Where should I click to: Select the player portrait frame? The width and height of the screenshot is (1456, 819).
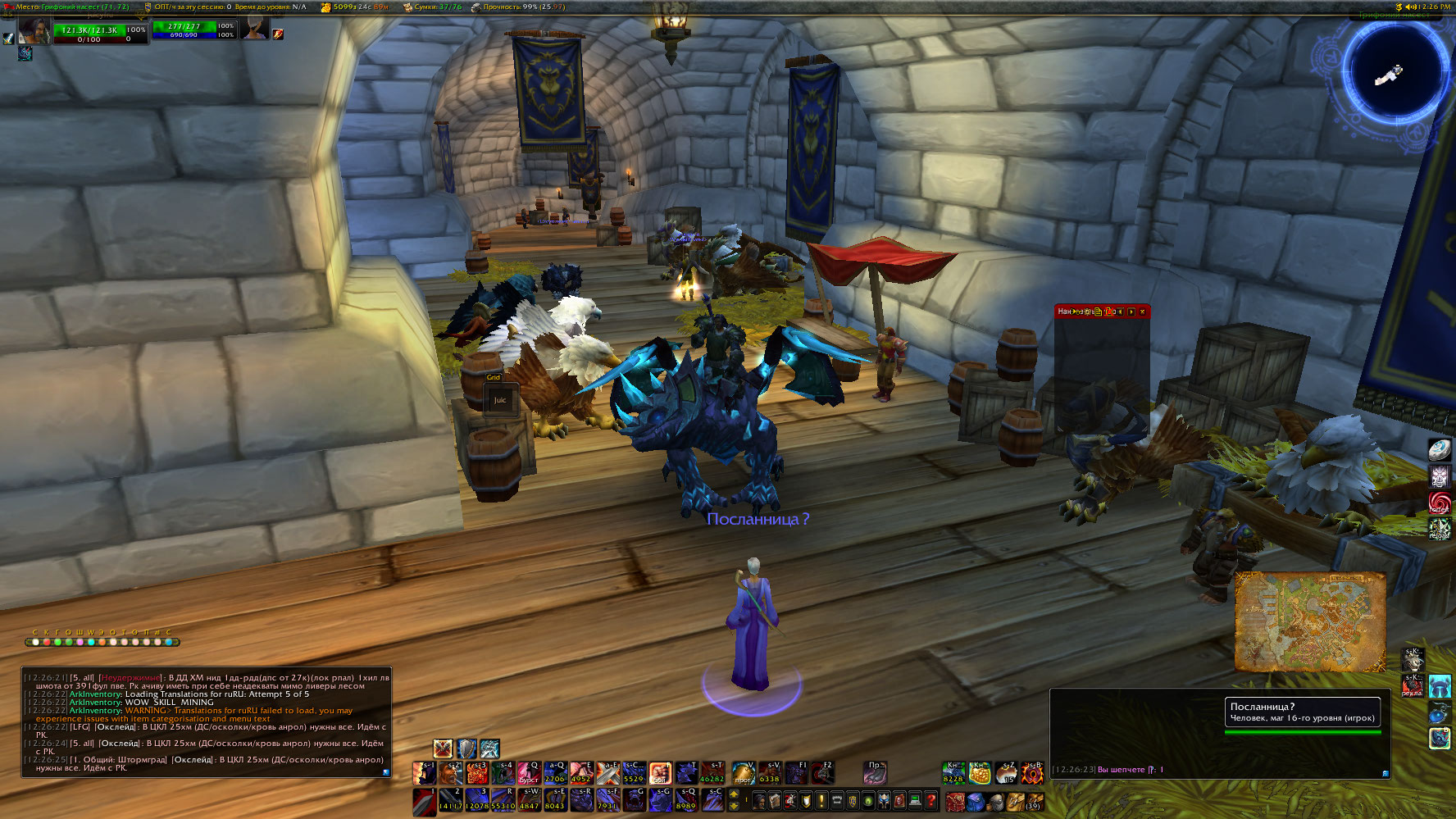coord(34,31)
